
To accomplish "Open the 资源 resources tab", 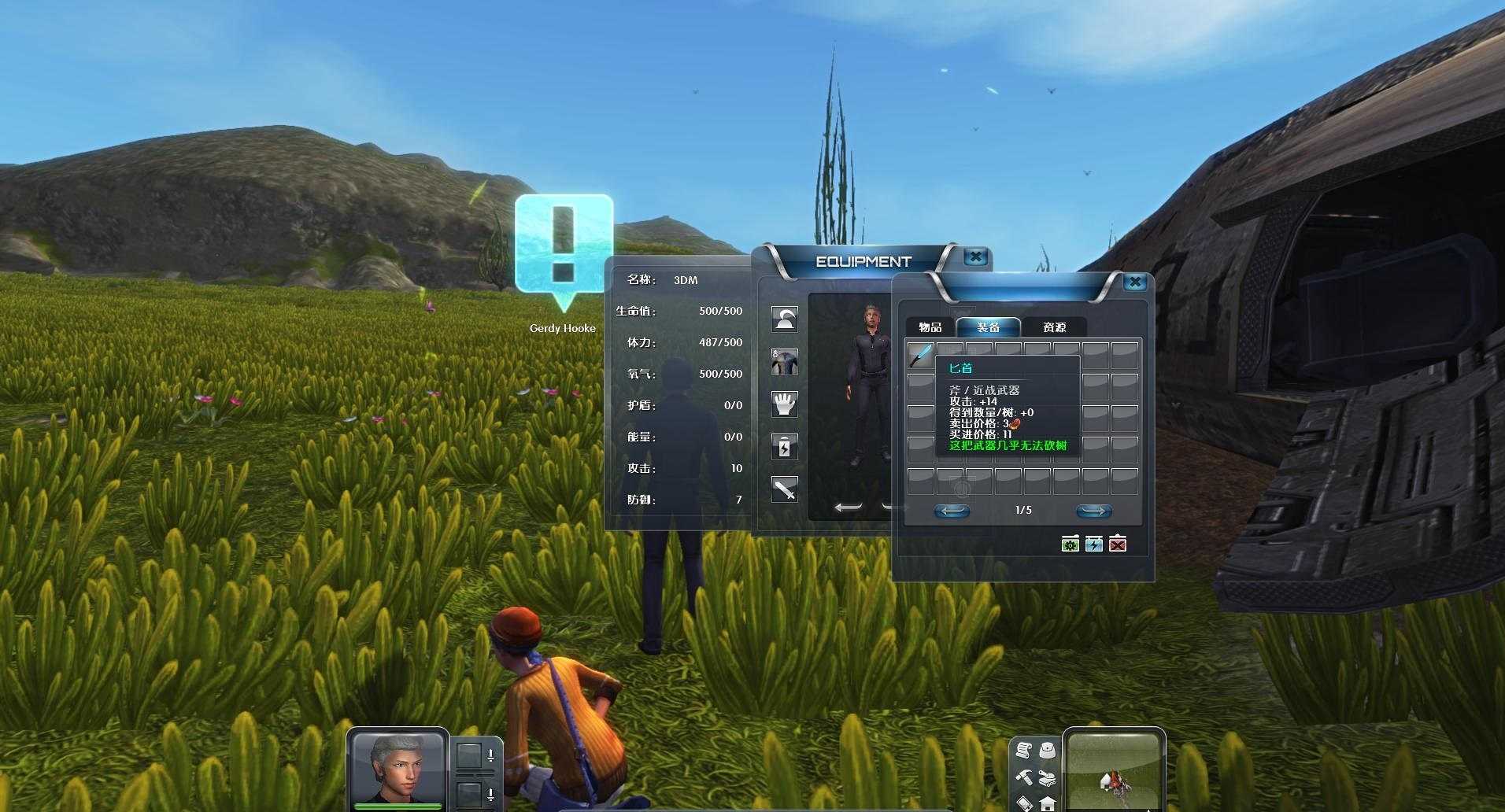I will pos(1054,327).
